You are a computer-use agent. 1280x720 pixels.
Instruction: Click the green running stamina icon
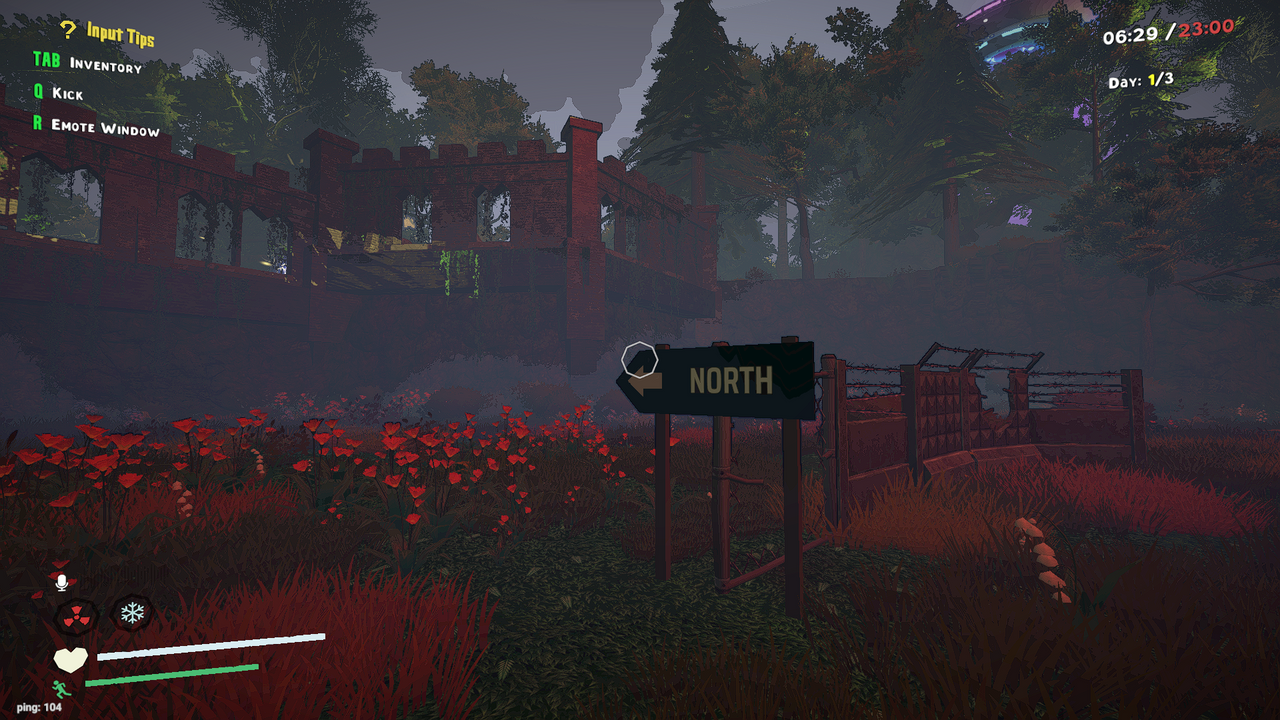coord(60,691)
